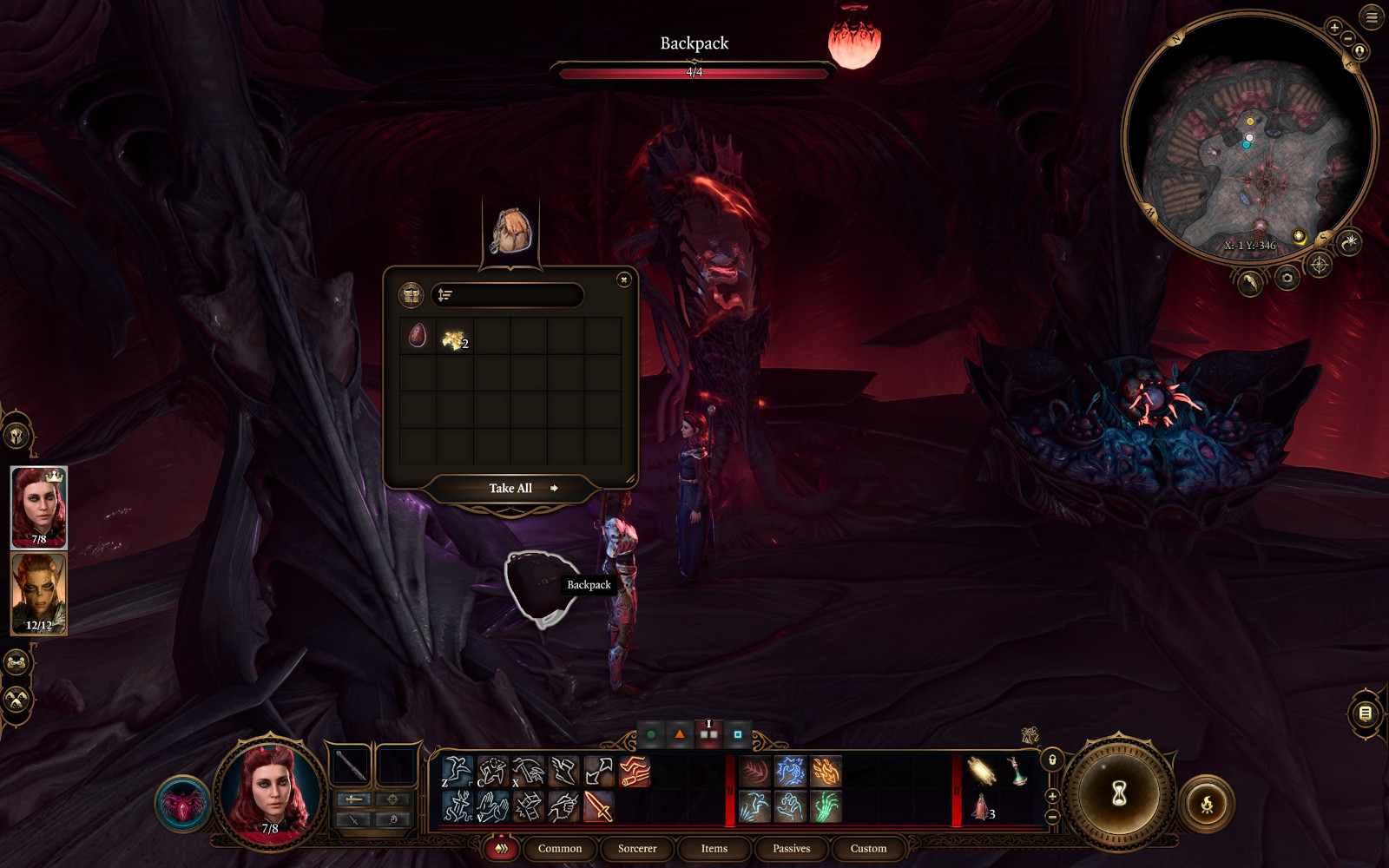Show the Passives hotbar tab
Screen dimensions: 1389x868
[791, 848]
